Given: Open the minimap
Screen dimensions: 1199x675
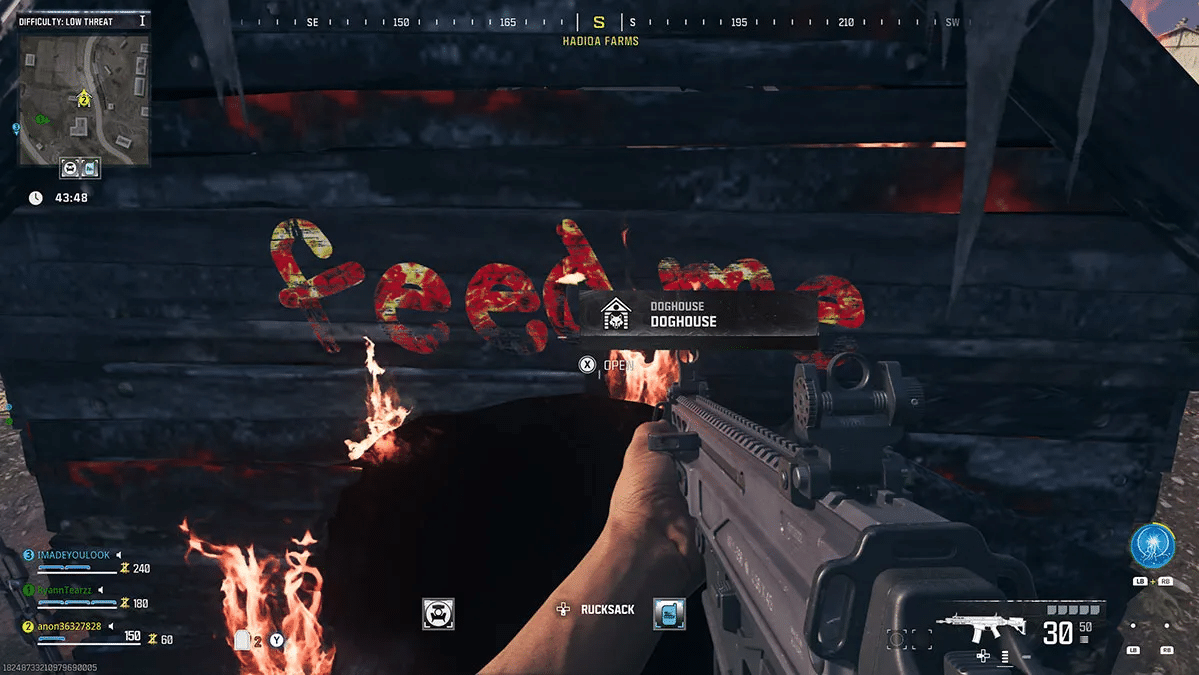Looking at the screenshot, I should (84, 99).
